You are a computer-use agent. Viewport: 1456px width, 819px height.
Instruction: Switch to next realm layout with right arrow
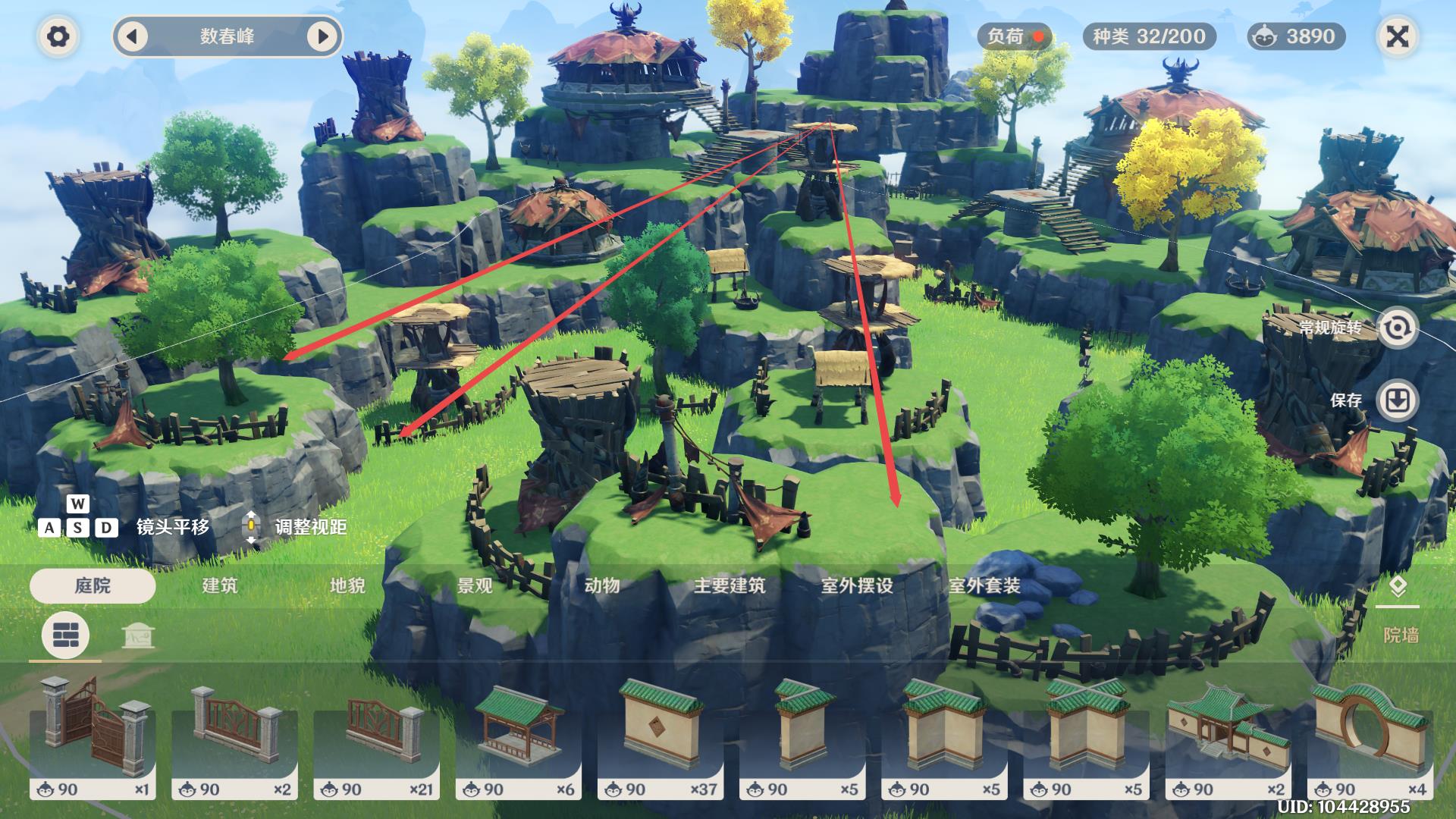[322, 36]
